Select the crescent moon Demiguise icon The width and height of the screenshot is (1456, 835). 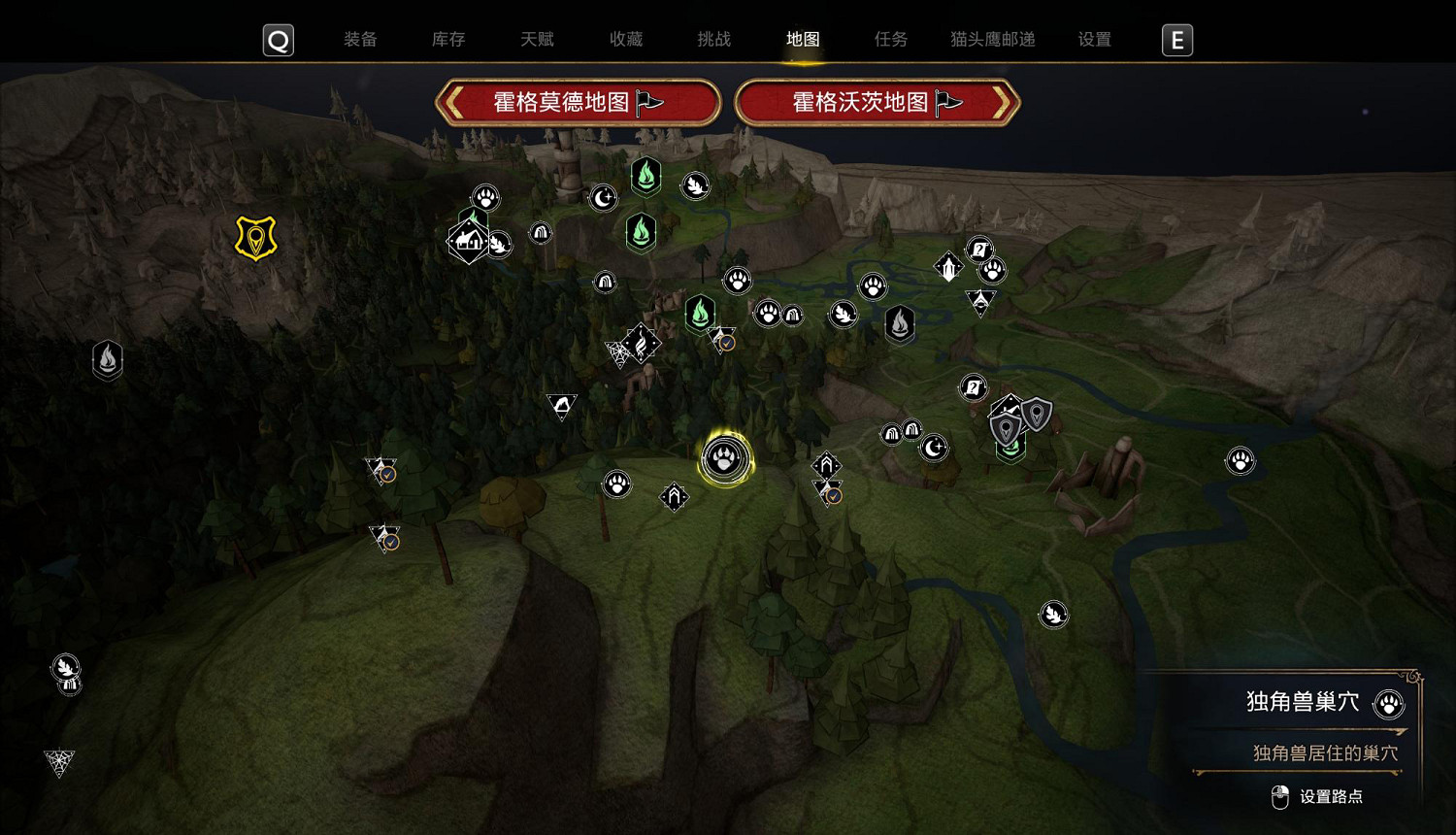point(604,197)
